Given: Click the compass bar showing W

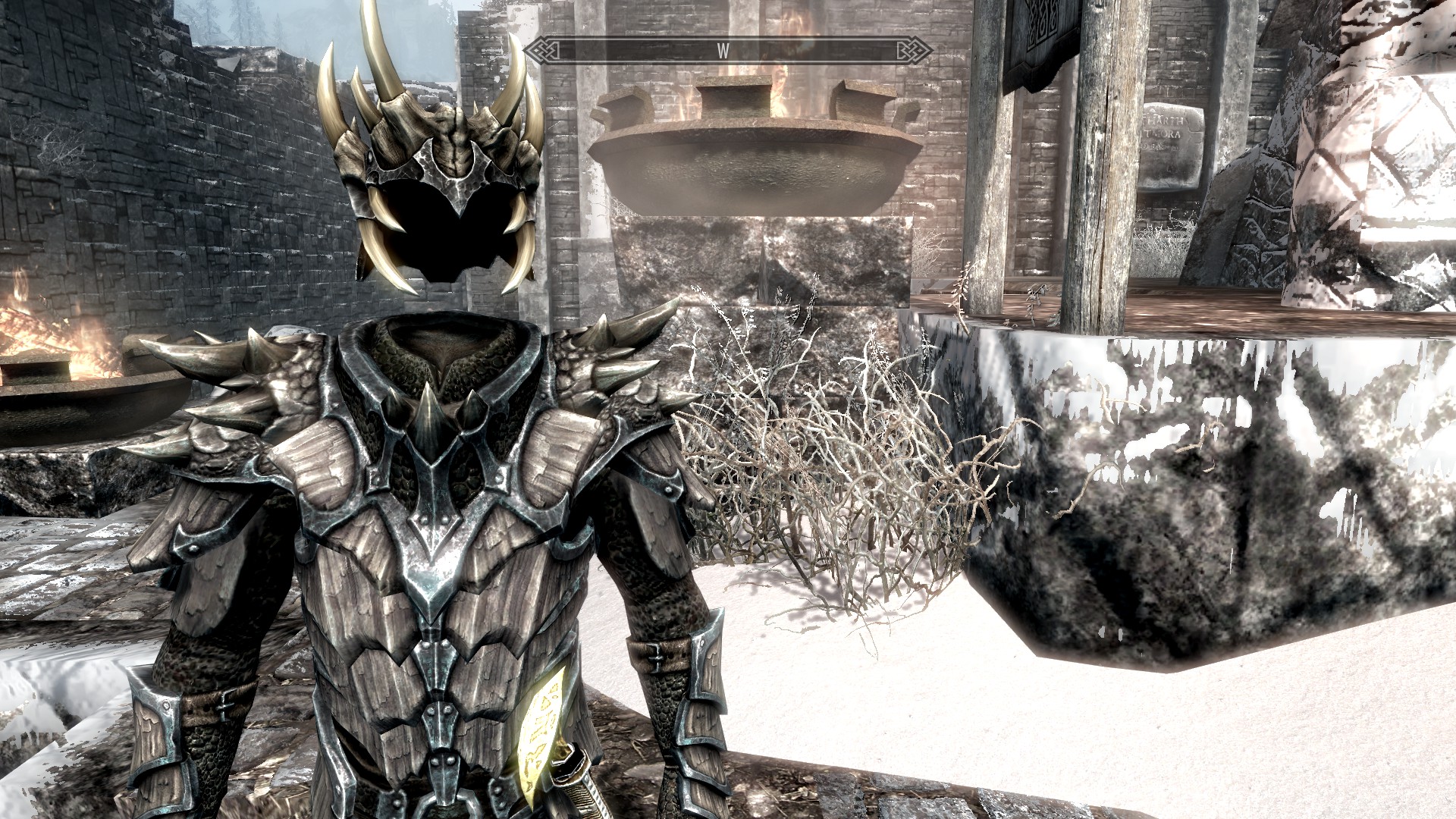Looking at the screenshot, I should 728,51.
